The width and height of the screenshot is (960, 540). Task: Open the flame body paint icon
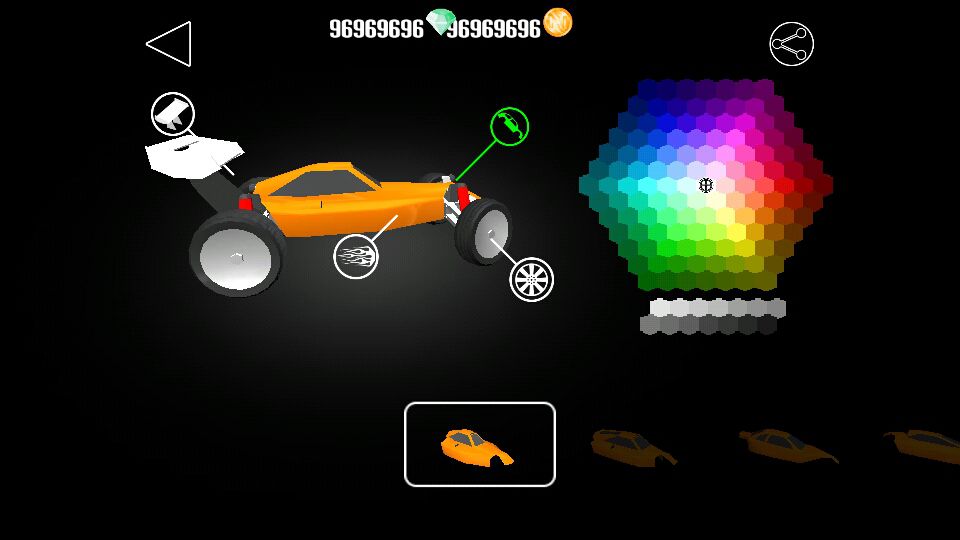point(356,257)
